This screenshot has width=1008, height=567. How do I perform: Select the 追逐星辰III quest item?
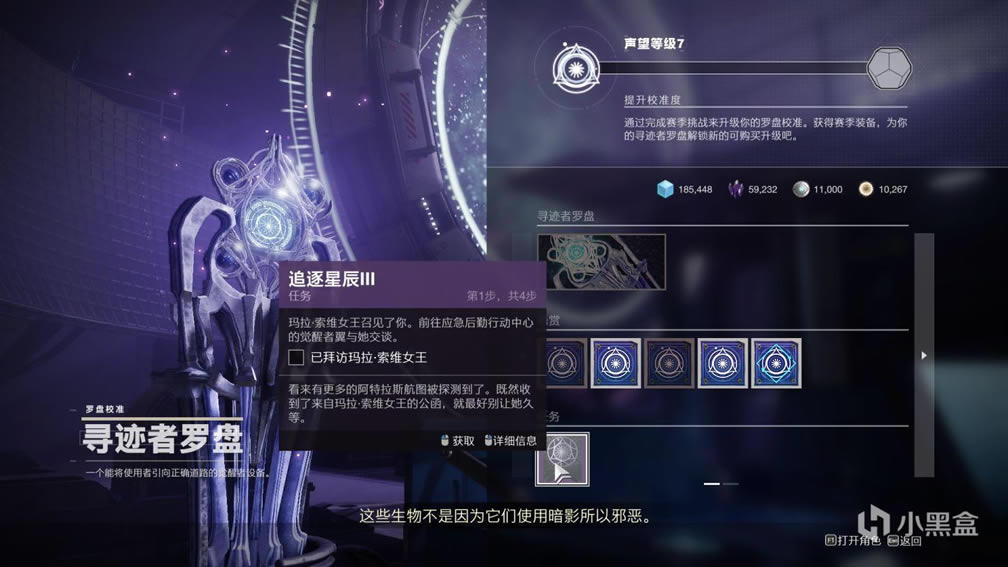pos(562,459)
